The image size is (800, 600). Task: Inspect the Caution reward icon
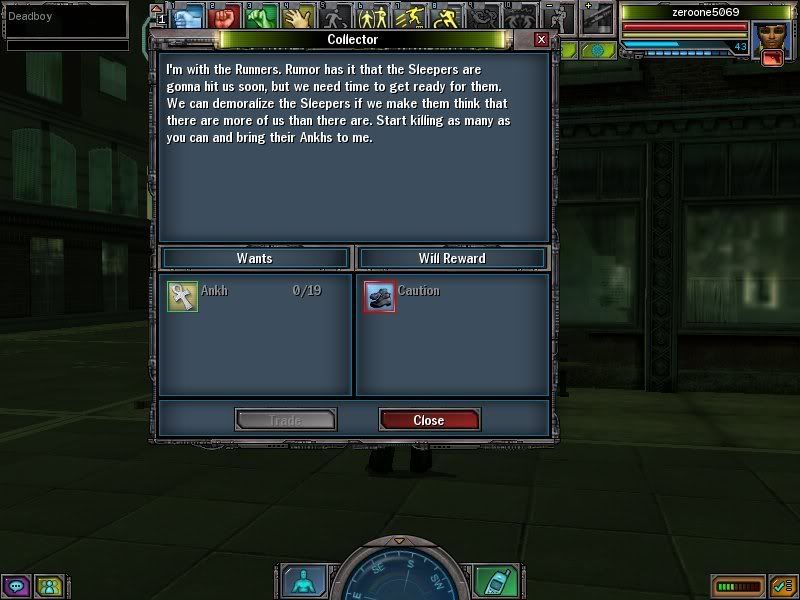(x=379, y=296)
